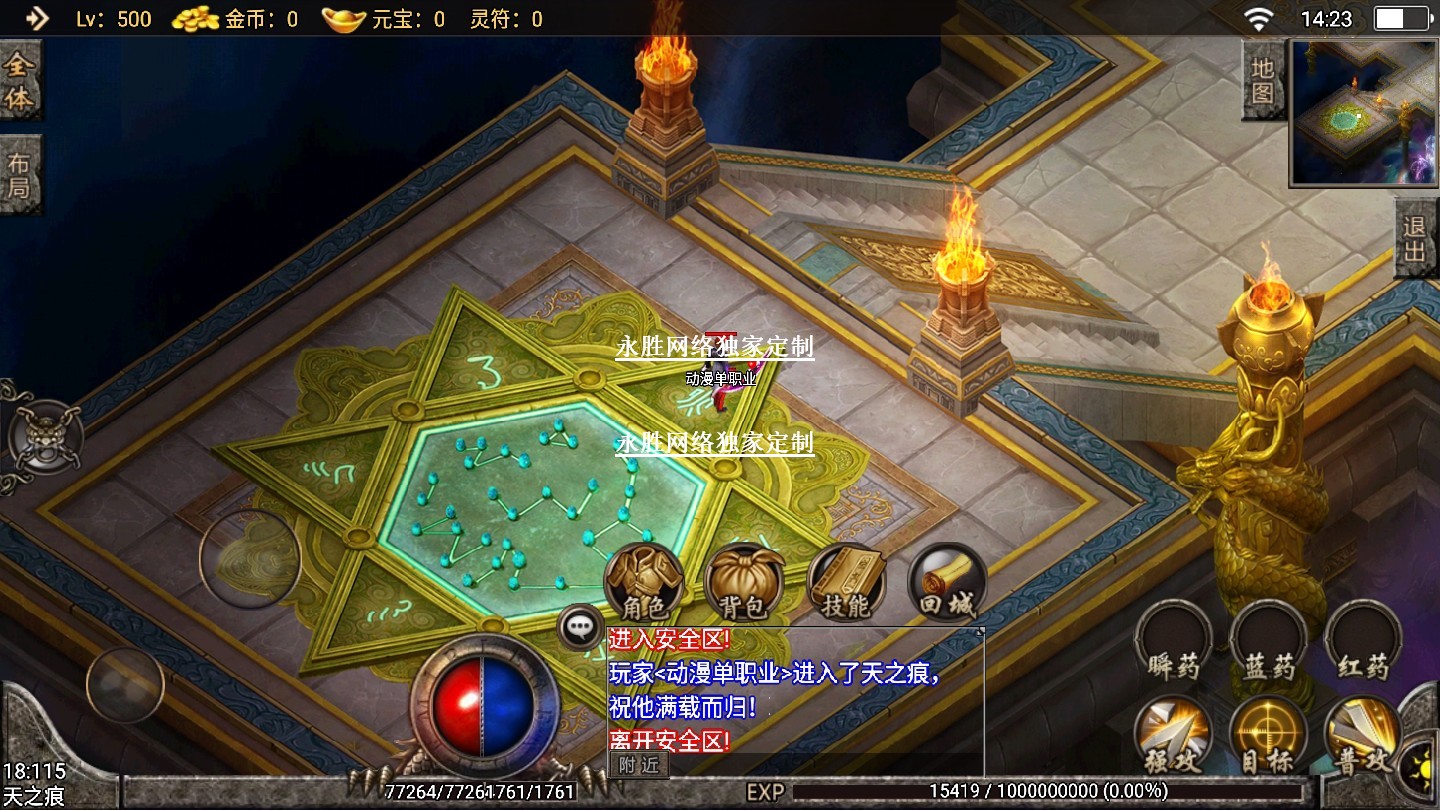Activate the 普攻 normal attack
Image resolution: width=1440 pixels, height=810 pixels.
coord(1363,736)
